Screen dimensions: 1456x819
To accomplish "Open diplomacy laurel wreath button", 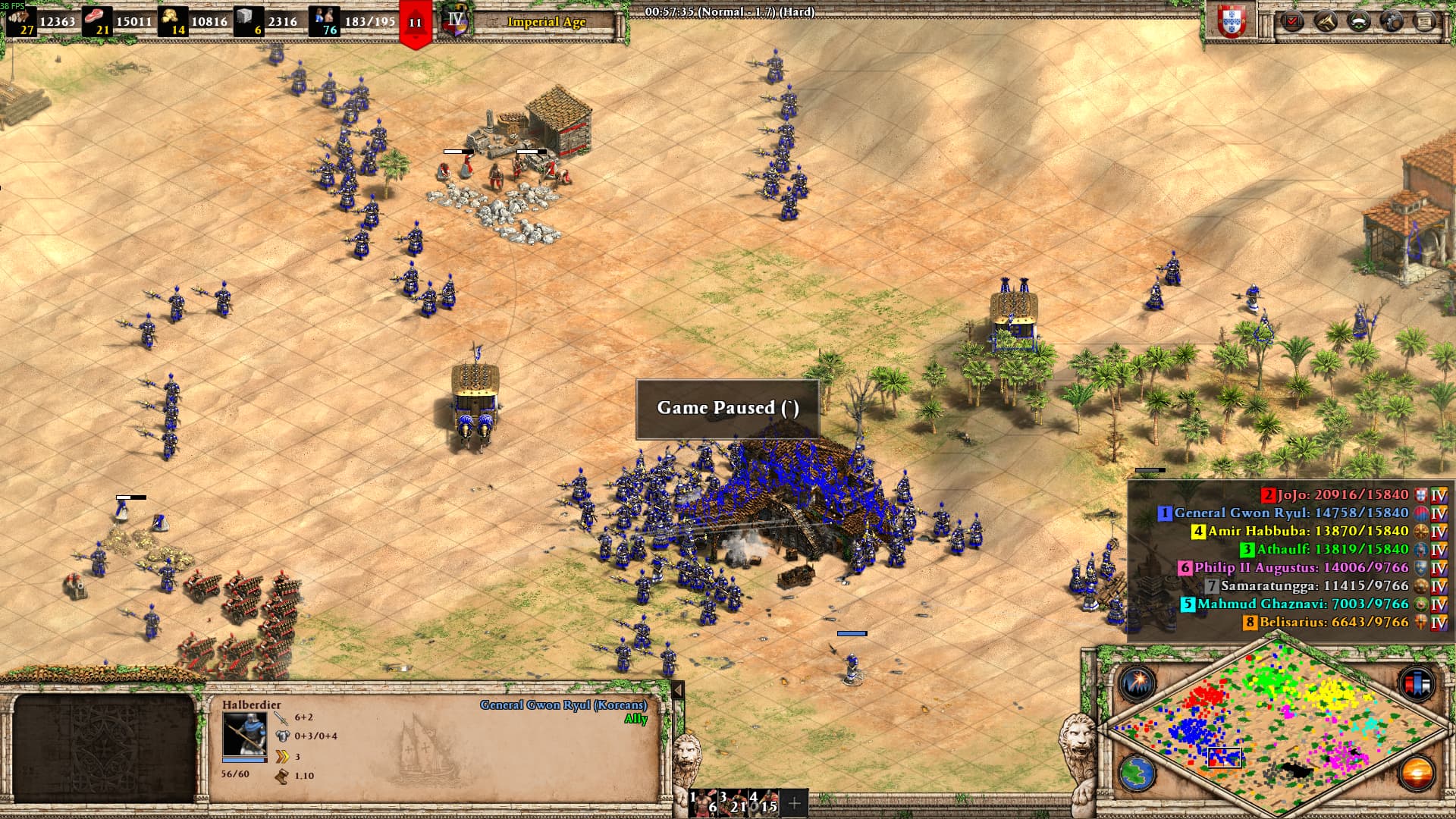I will [1359, 20].
